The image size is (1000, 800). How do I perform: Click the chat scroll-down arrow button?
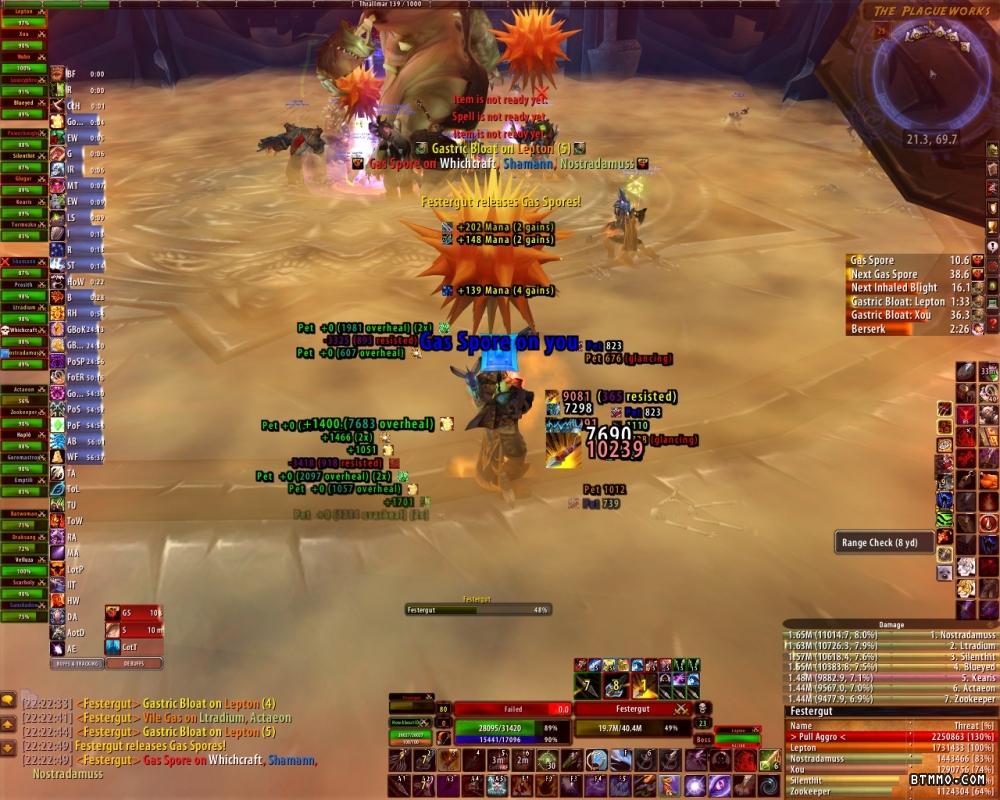click(8, 747)
